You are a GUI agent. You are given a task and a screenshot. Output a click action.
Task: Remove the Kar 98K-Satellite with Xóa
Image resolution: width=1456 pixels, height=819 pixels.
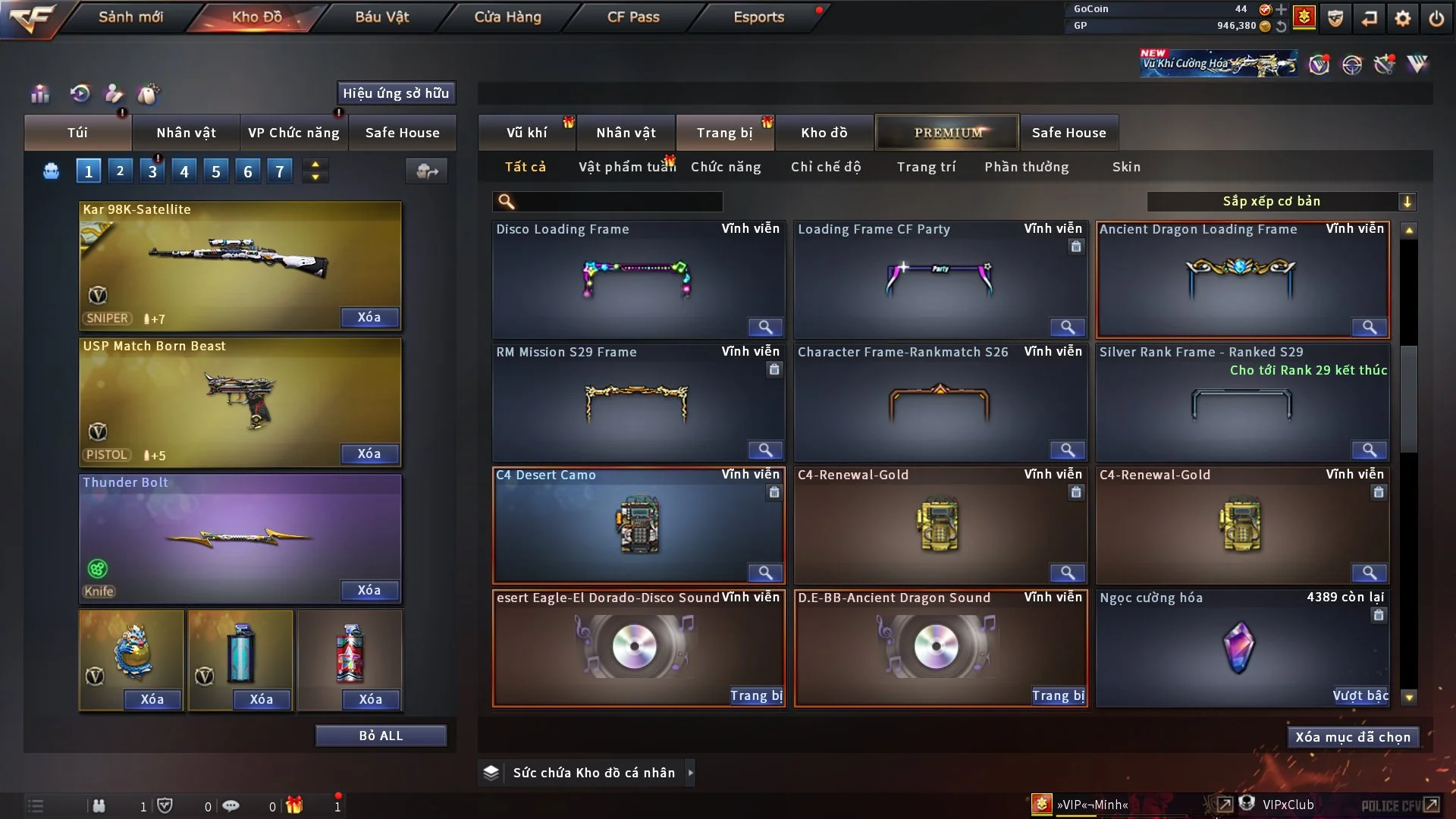click(x=369, y=317)
